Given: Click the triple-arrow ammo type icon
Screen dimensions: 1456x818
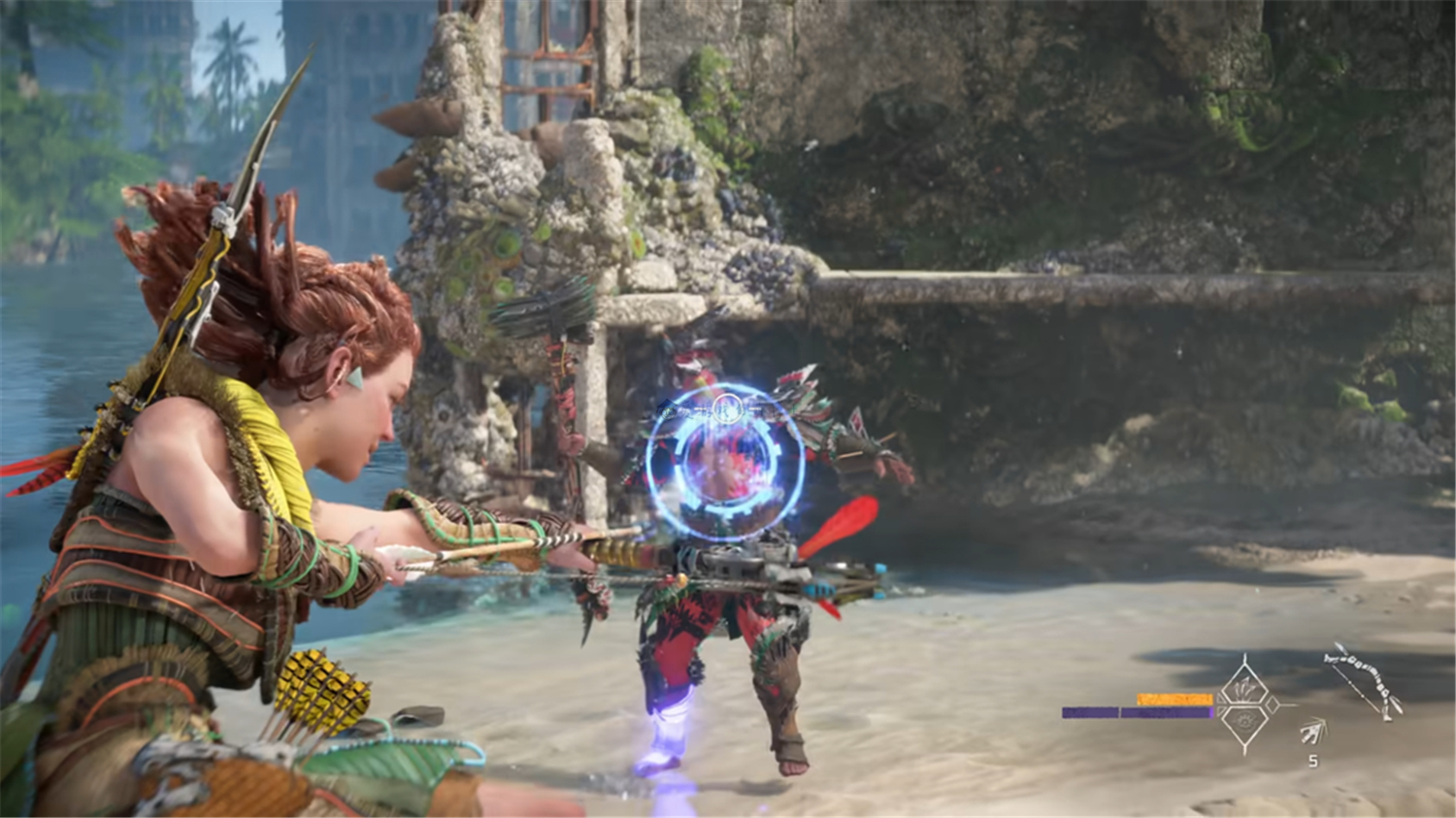Looking at the screenshot, I should pos(1312,731).
